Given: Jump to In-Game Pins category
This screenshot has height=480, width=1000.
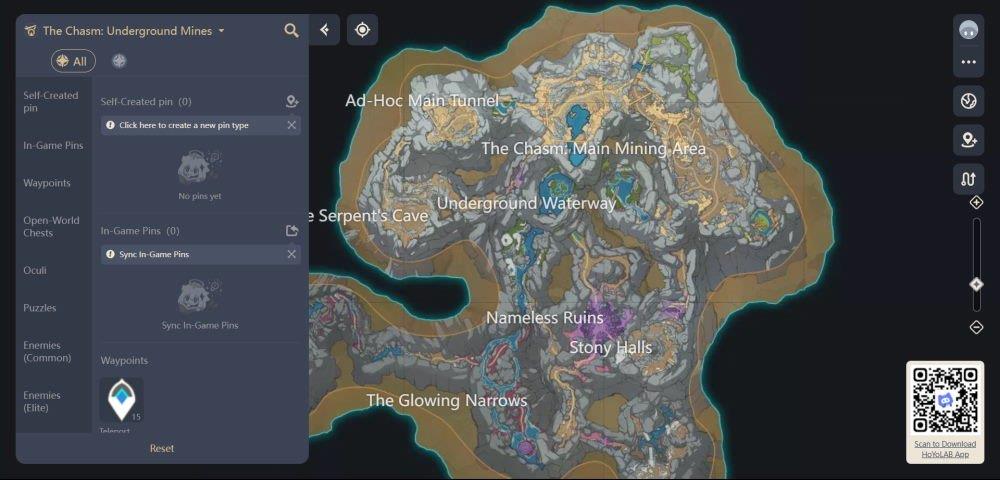Looking at the screenshot, I should pyautogui.click(x=53, y=145).
